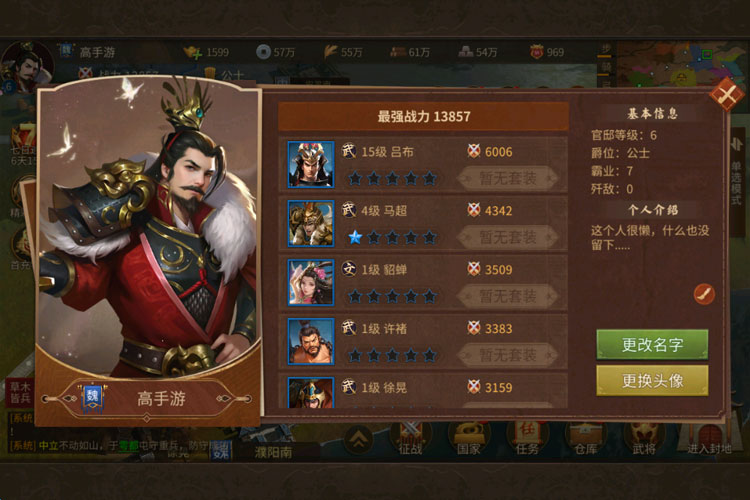Open 貂蝉's 暂无套装 equipment set slot
This screenshot has height=500, width=750.
(x=508, y=296)
